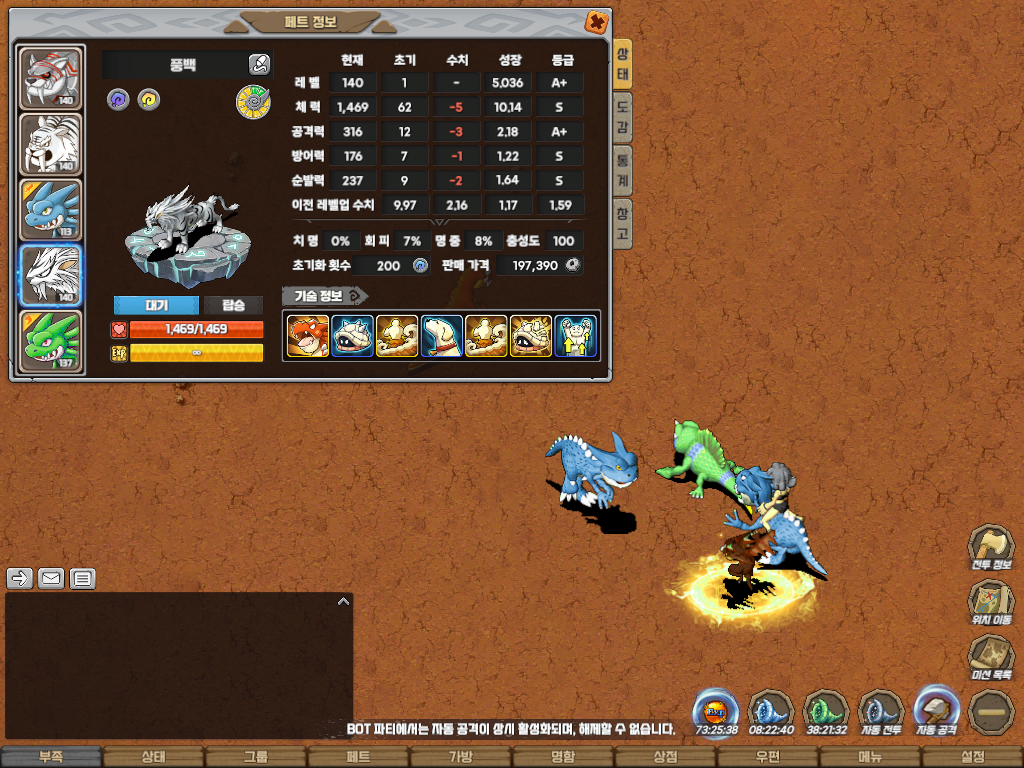Toggle the 자동 전투 auto battle button
Image resolution: width=1024 pixels, height=768 pixels.
tap(881, 713)
